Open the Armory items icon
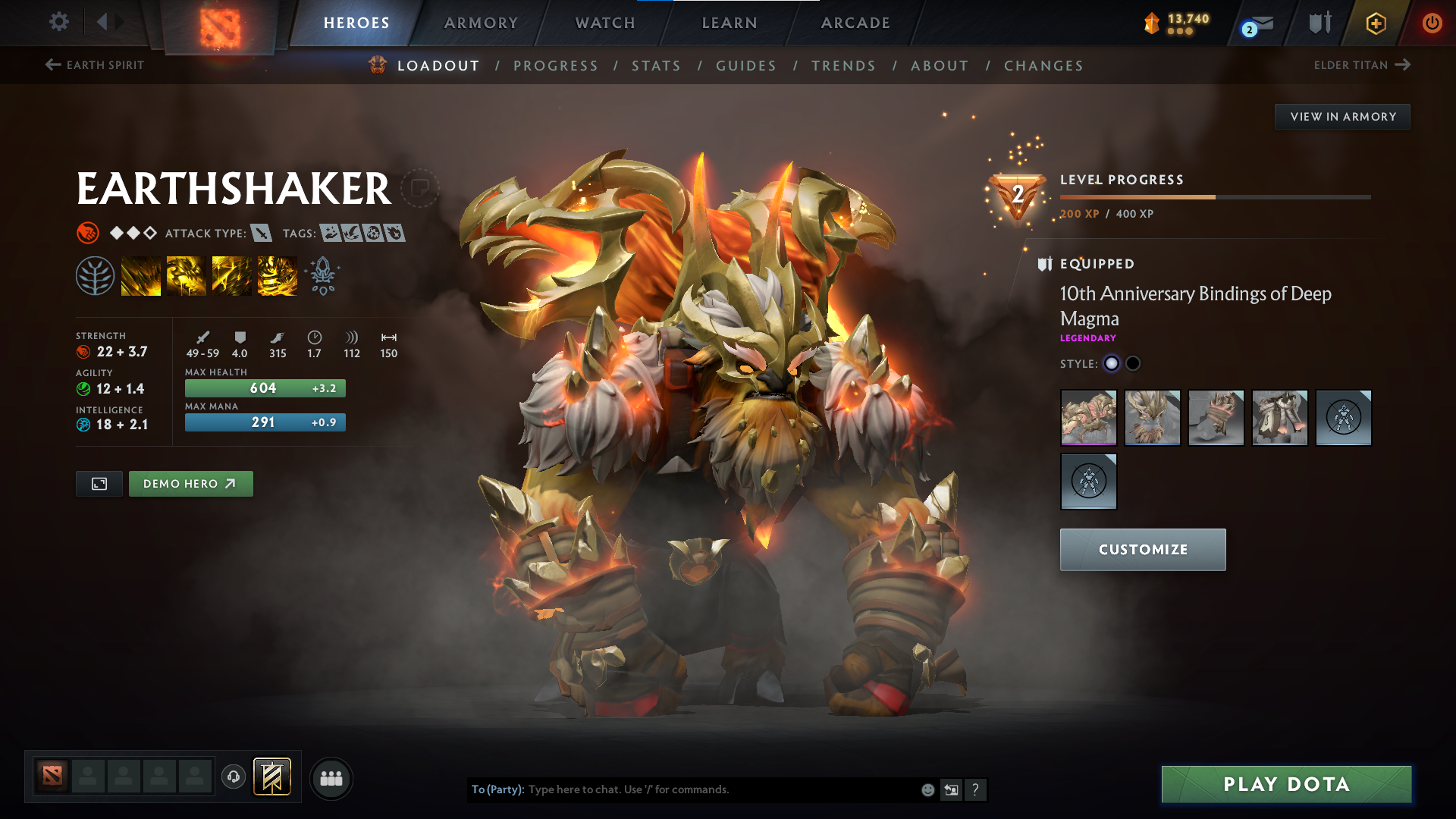Image resolution: width=1456 pixels, height=819 pixels. 1319,23
